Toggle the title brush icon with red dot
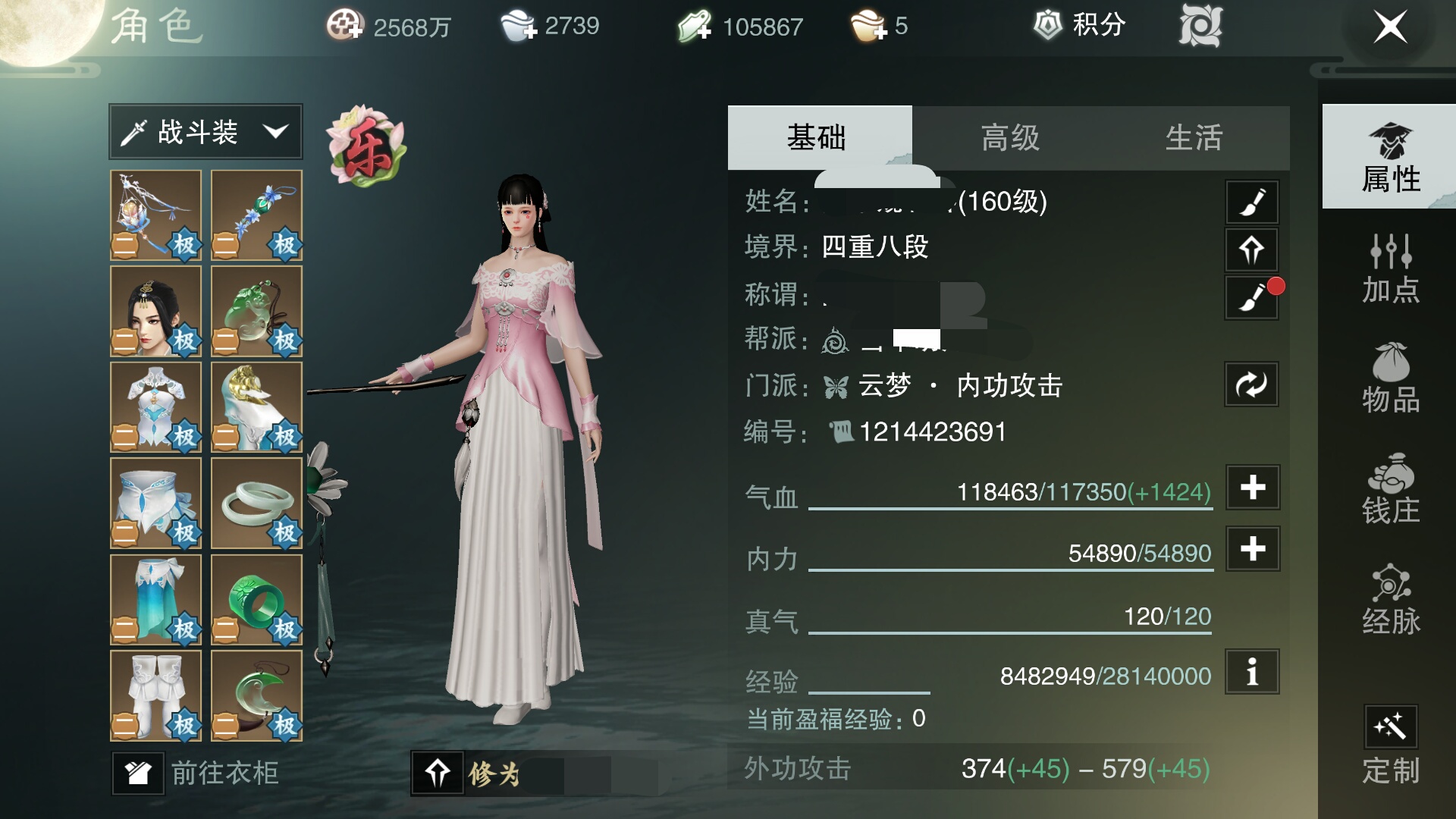The height and width of the screenshot is (819, 1456). [1251, 299]
